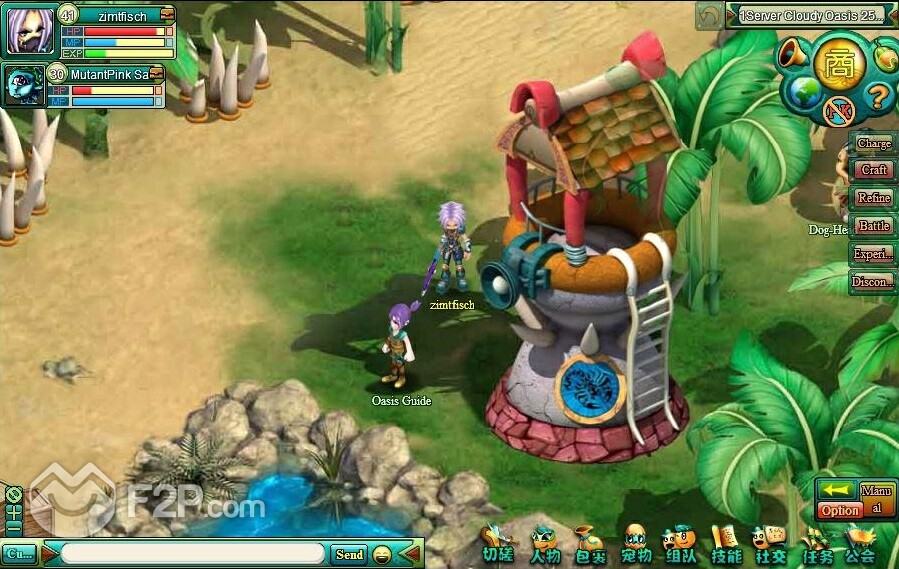Viewport: 899px width, 569px height.
Task: Open help with the question mark
Action: point(877,97)
